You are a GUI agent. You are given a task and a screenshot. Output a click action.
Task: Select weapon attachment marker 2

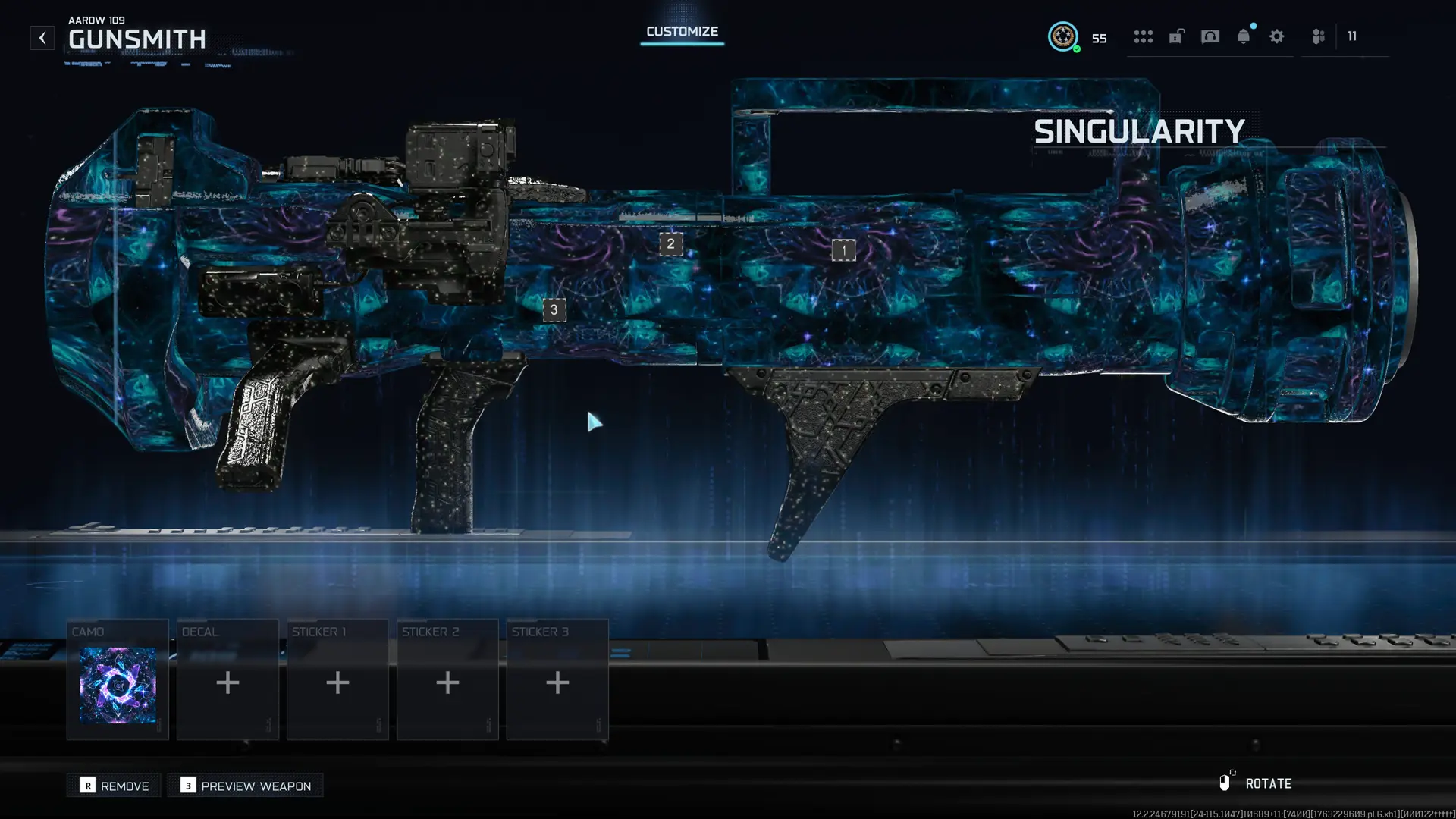tap(670, 243)
